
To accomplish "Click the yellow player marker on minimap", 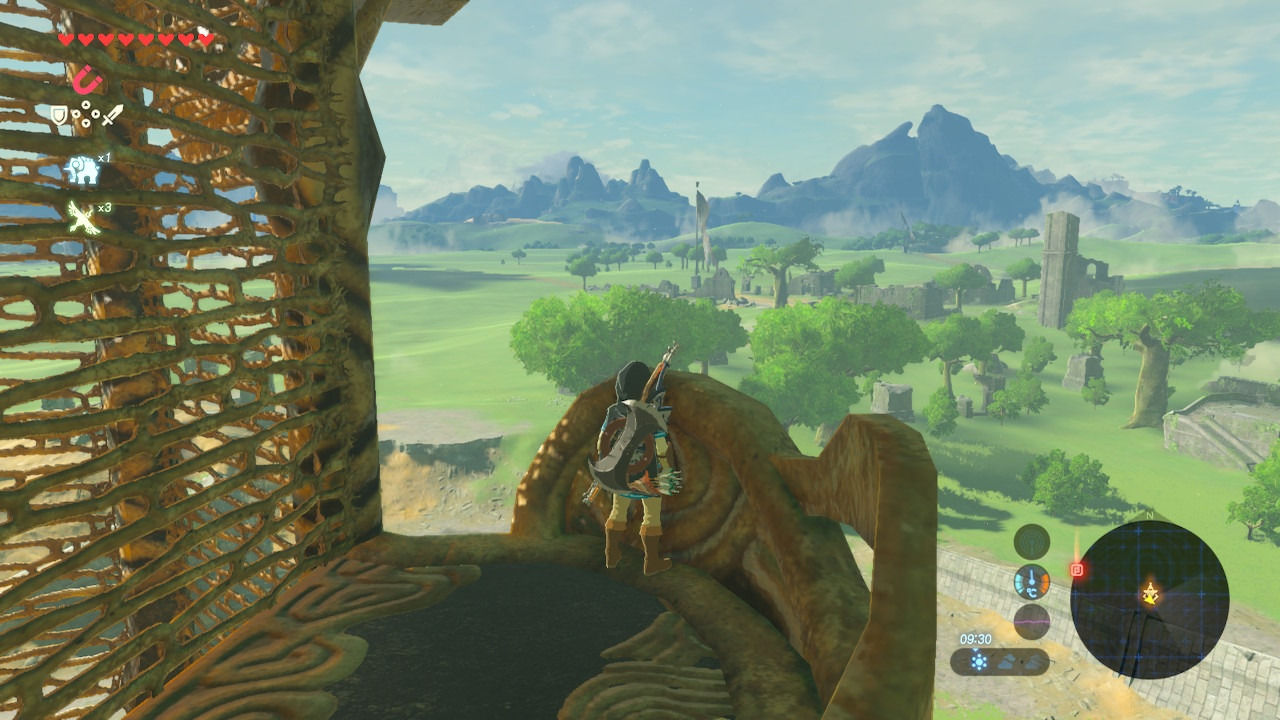I will [x=1151, y=595].
